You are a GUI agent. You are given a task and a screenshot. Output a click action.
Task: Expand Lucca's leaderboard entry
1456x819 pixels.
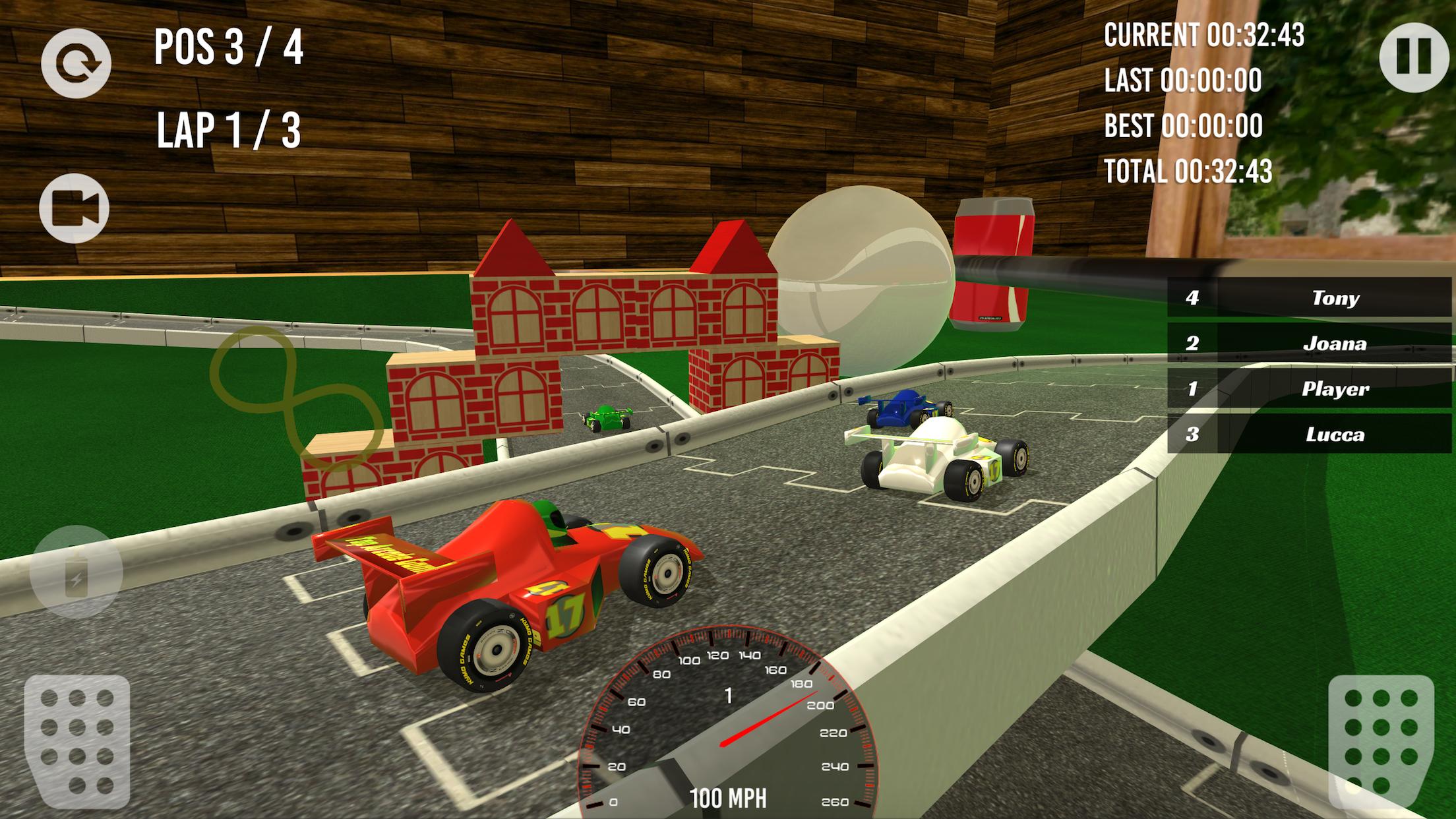tap(1312, 435)
